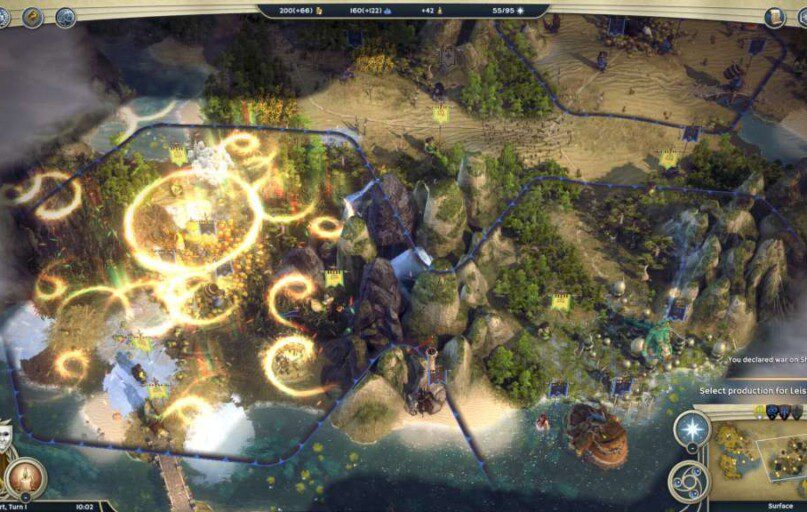807x512 pixels.
Task: Click the triple-orb swirl button beside minimap
Action: 688,480
